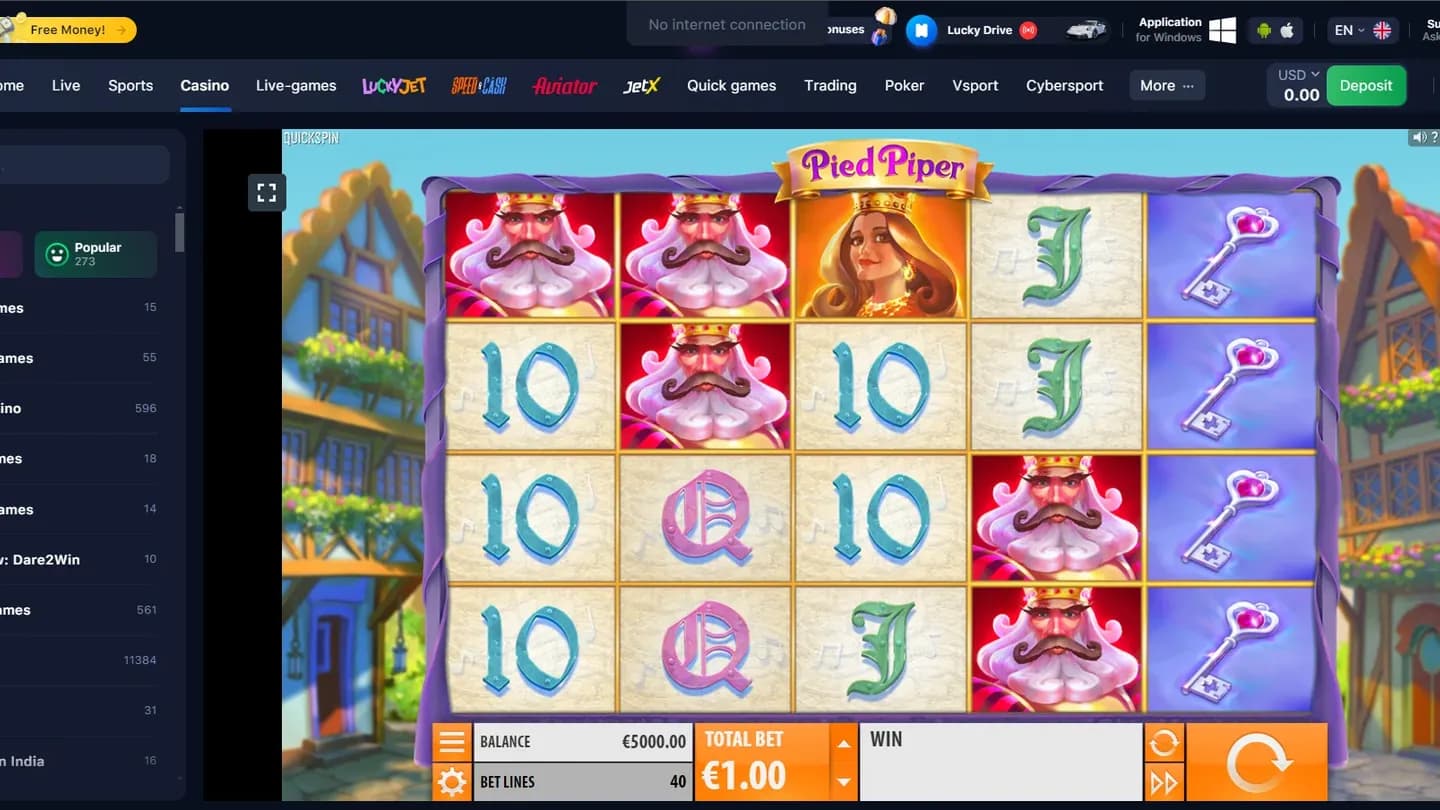Open the slot game settings gear

(x=452, y=781)
